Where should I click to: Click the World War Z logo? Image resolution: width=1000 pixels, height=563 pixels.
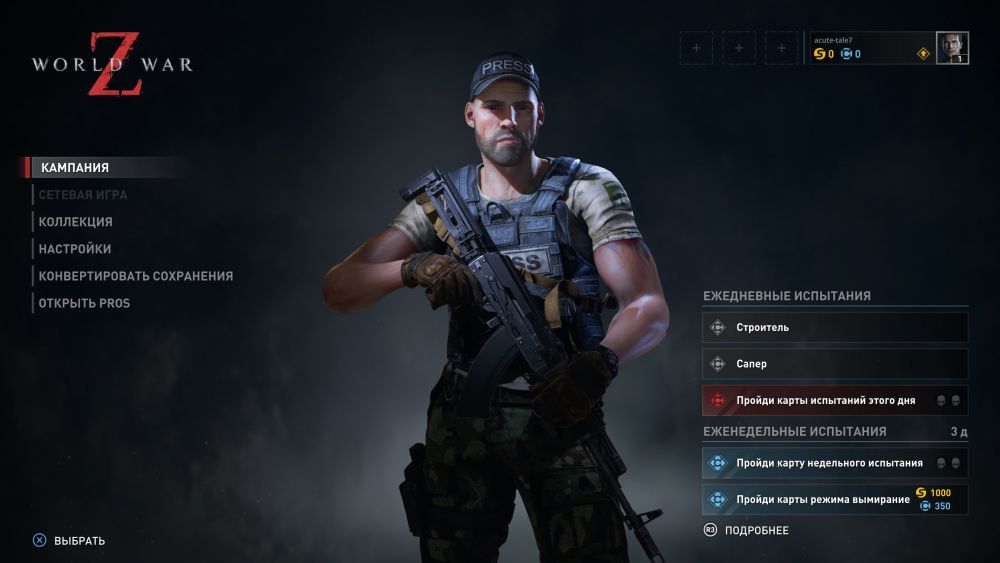[111, 65]
